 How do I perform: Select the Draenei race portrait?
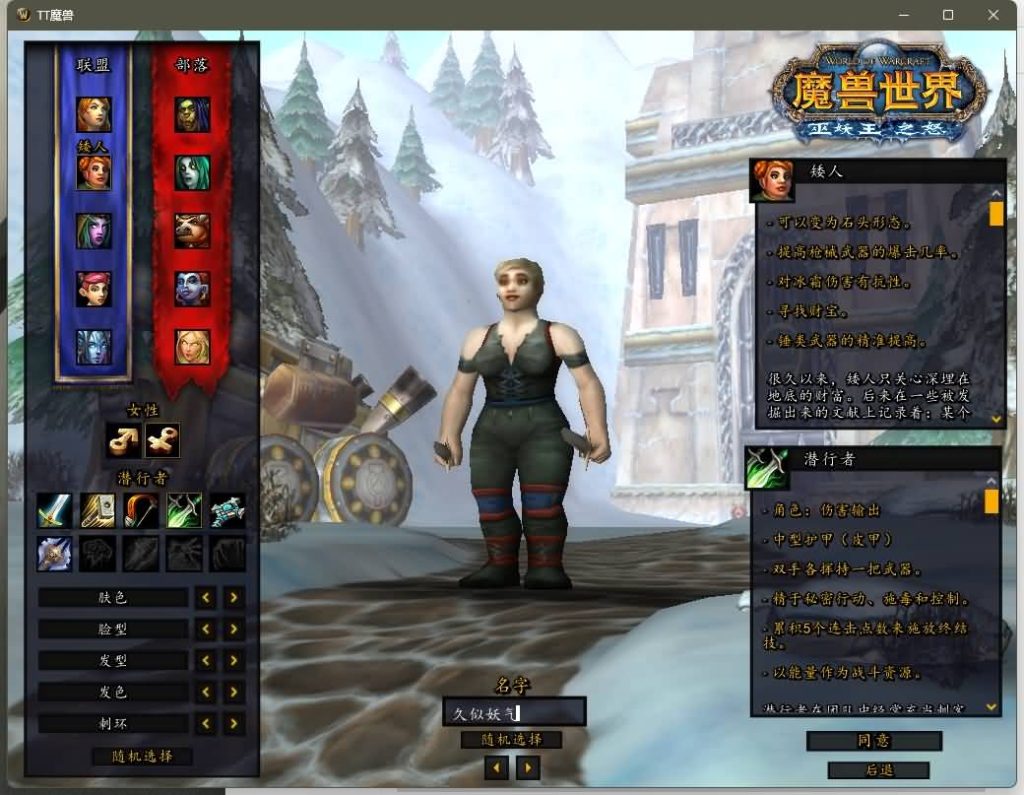coord(94,347)
